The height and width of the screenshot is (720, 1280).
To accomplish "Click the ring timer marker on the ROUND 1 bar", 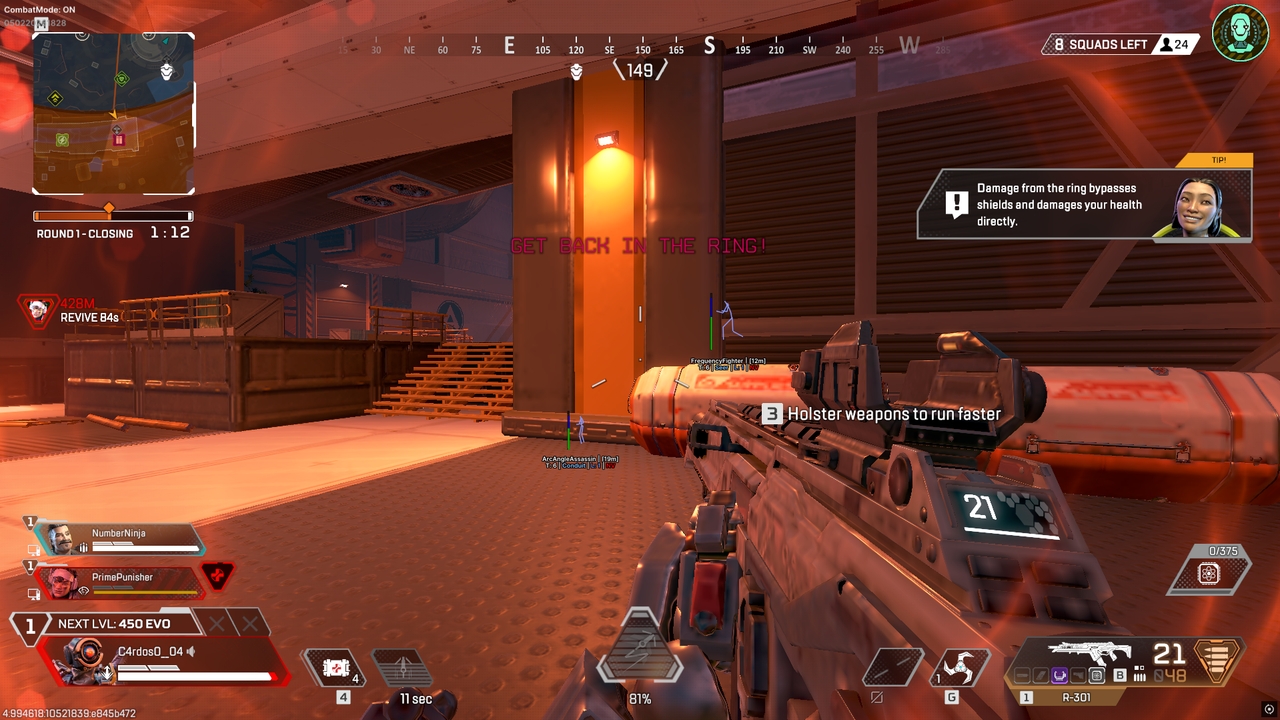I will 108,210.
